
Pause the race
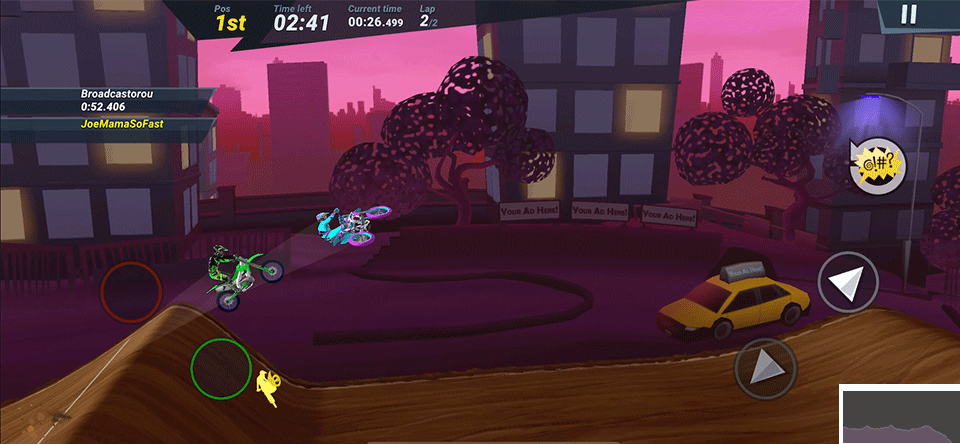pyautogui.click(x=908, y=14)
